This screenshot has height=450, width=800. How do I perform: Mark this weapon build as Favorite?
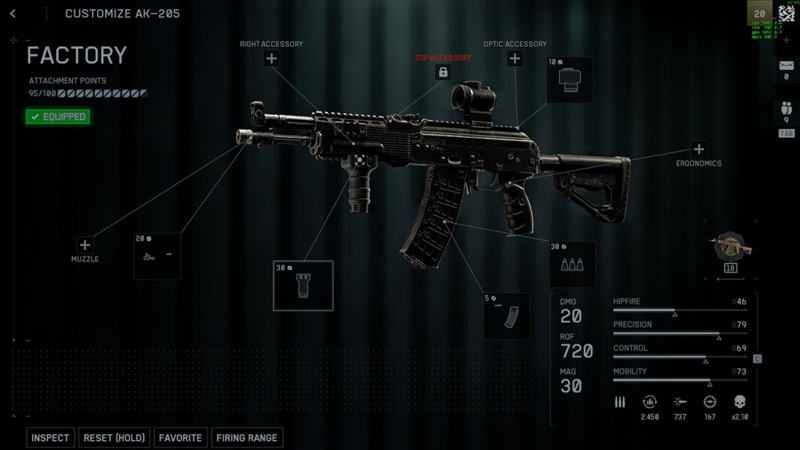click(180, 438)
